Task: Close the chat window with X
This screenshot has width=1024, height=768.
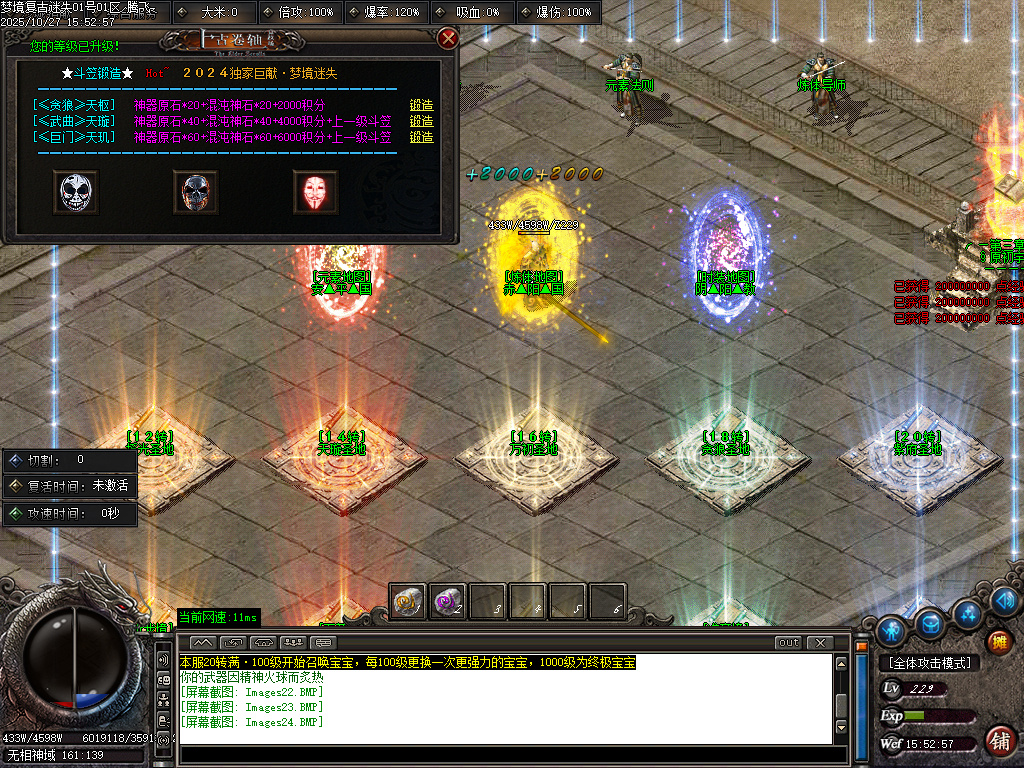Action: click(x=820, y=642)
